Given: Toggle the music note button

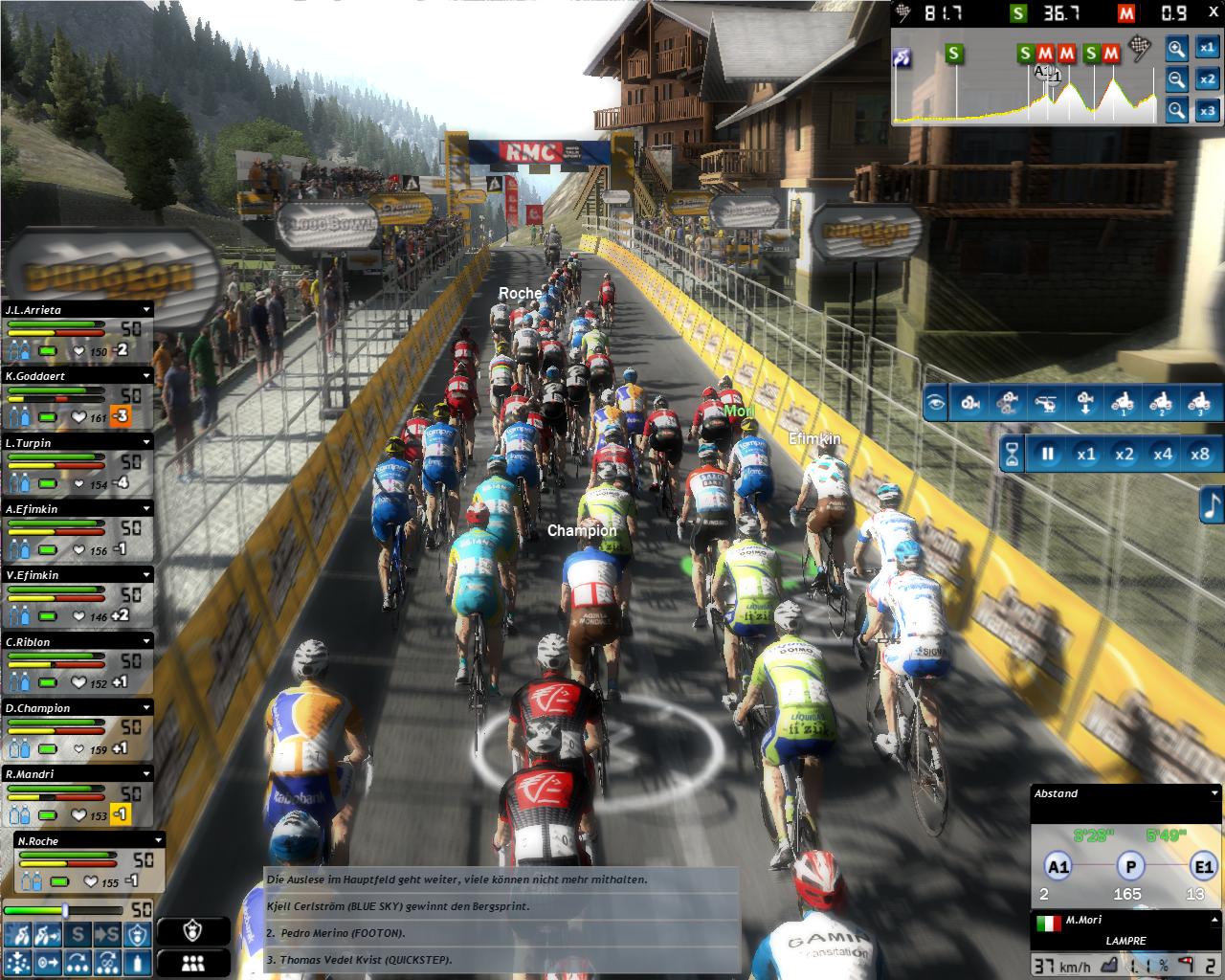Looking at the screenshot, I should (x=1212, y=505).
